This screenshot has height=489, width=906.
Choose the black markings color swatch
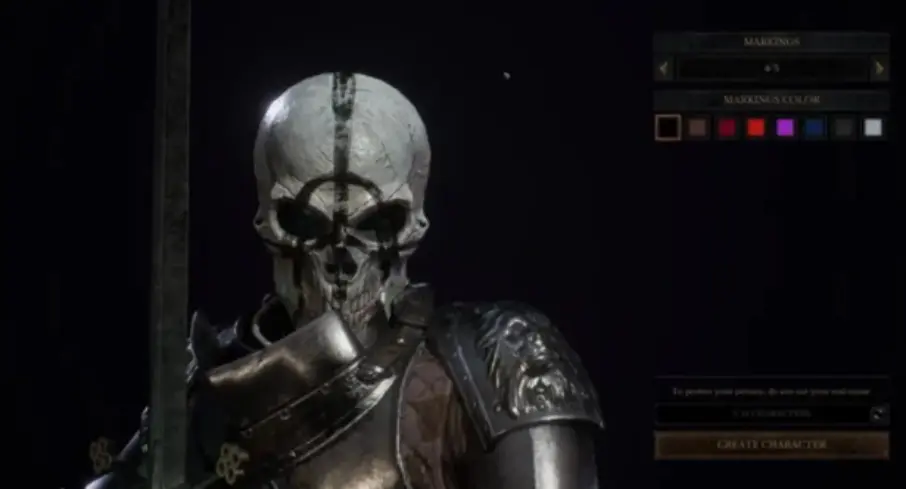(667, 127)
